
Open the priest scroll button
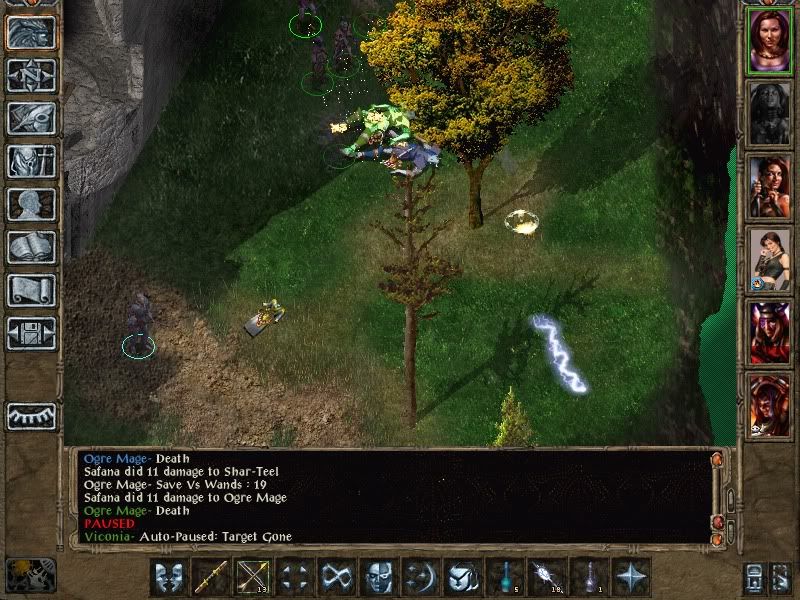coord(31,290)
